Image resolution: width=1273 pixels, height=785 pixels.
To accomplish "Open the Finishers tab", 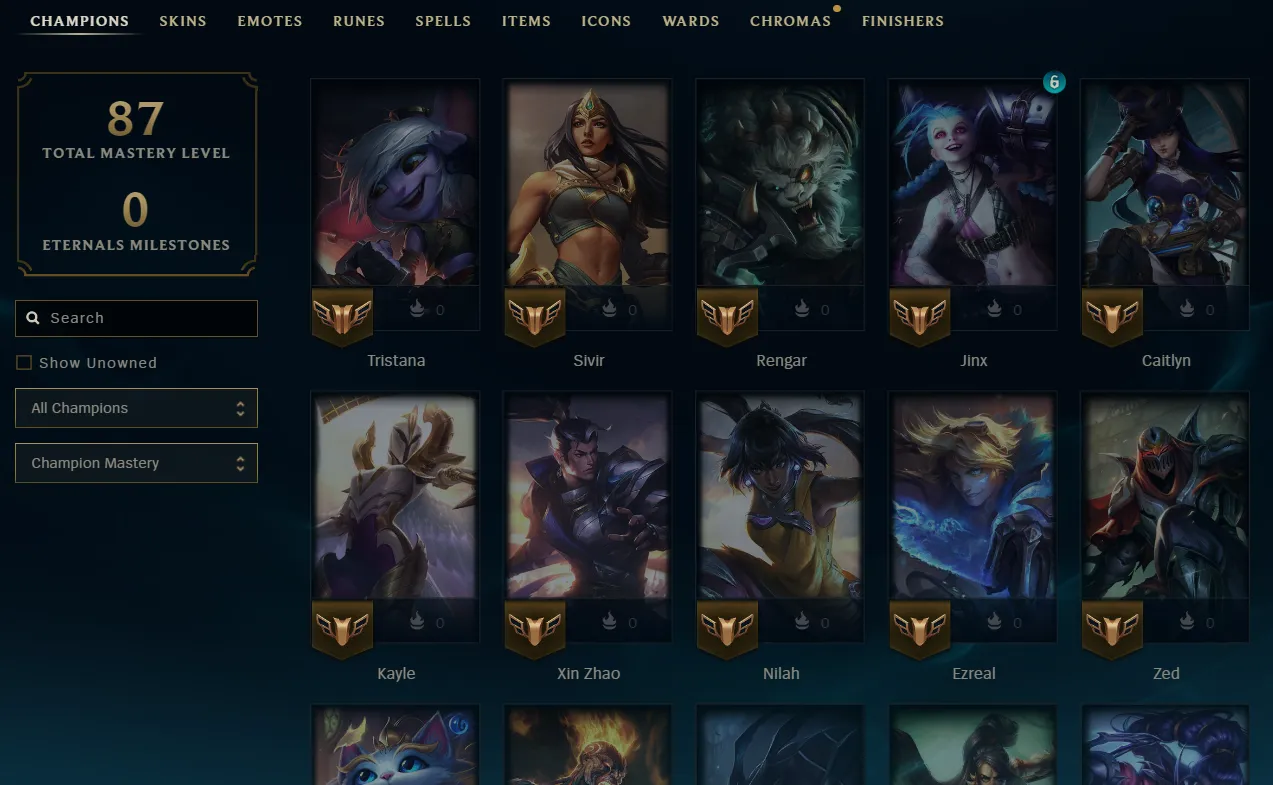I will (903, 21).
